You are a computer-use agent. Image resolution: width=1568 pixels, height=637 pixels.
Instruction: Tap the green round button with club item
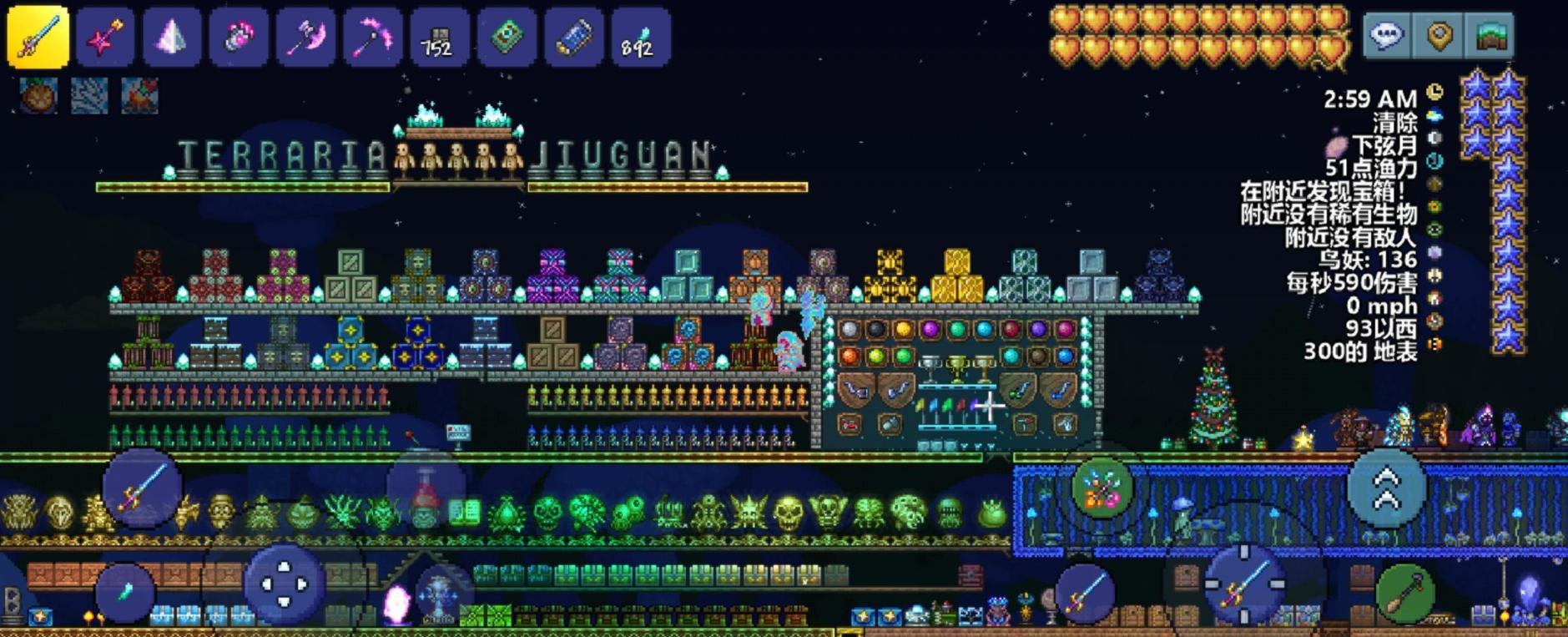tap(1406, 593)
